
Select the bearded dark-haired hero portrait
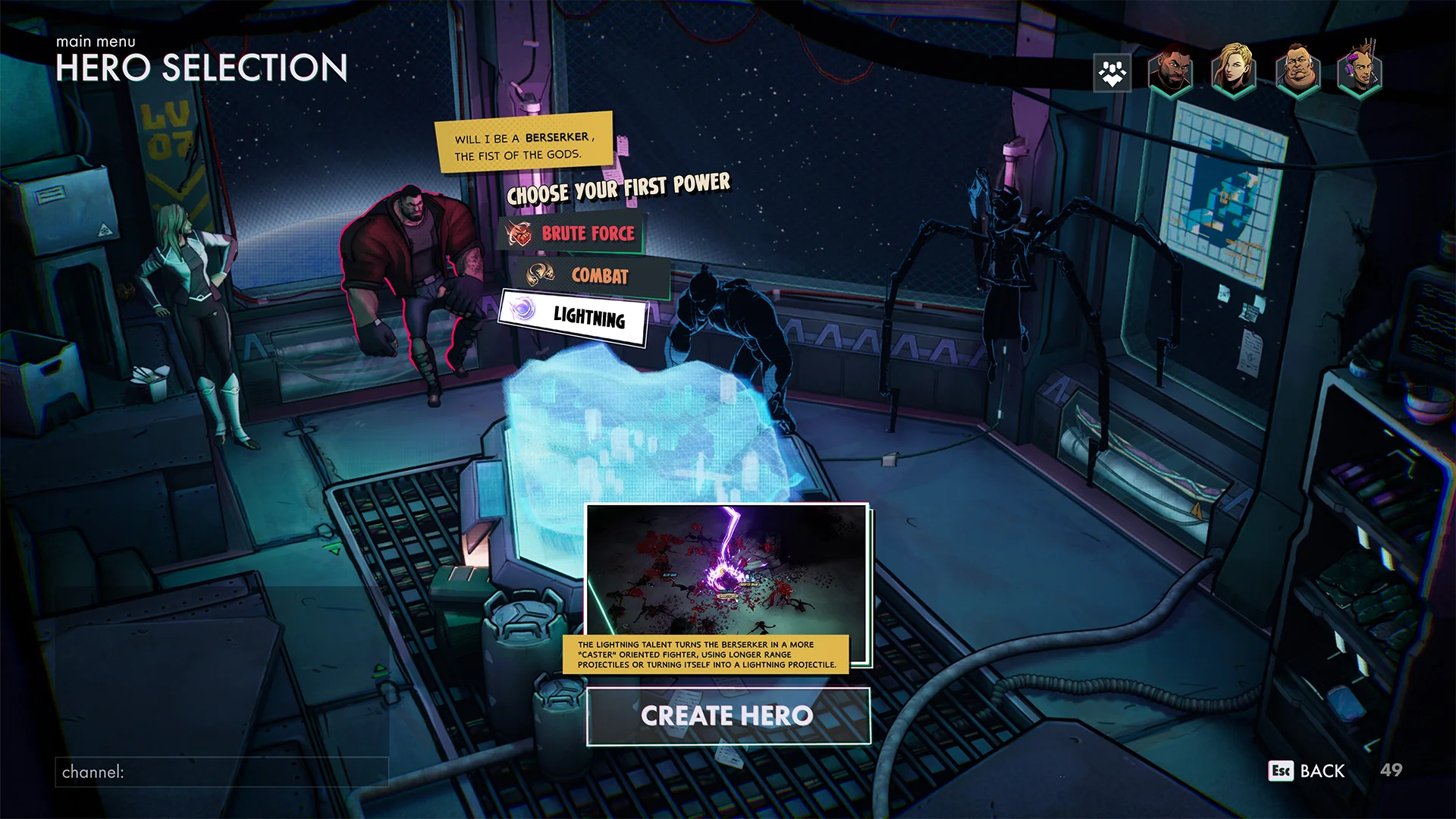[x=1170, y=72]
